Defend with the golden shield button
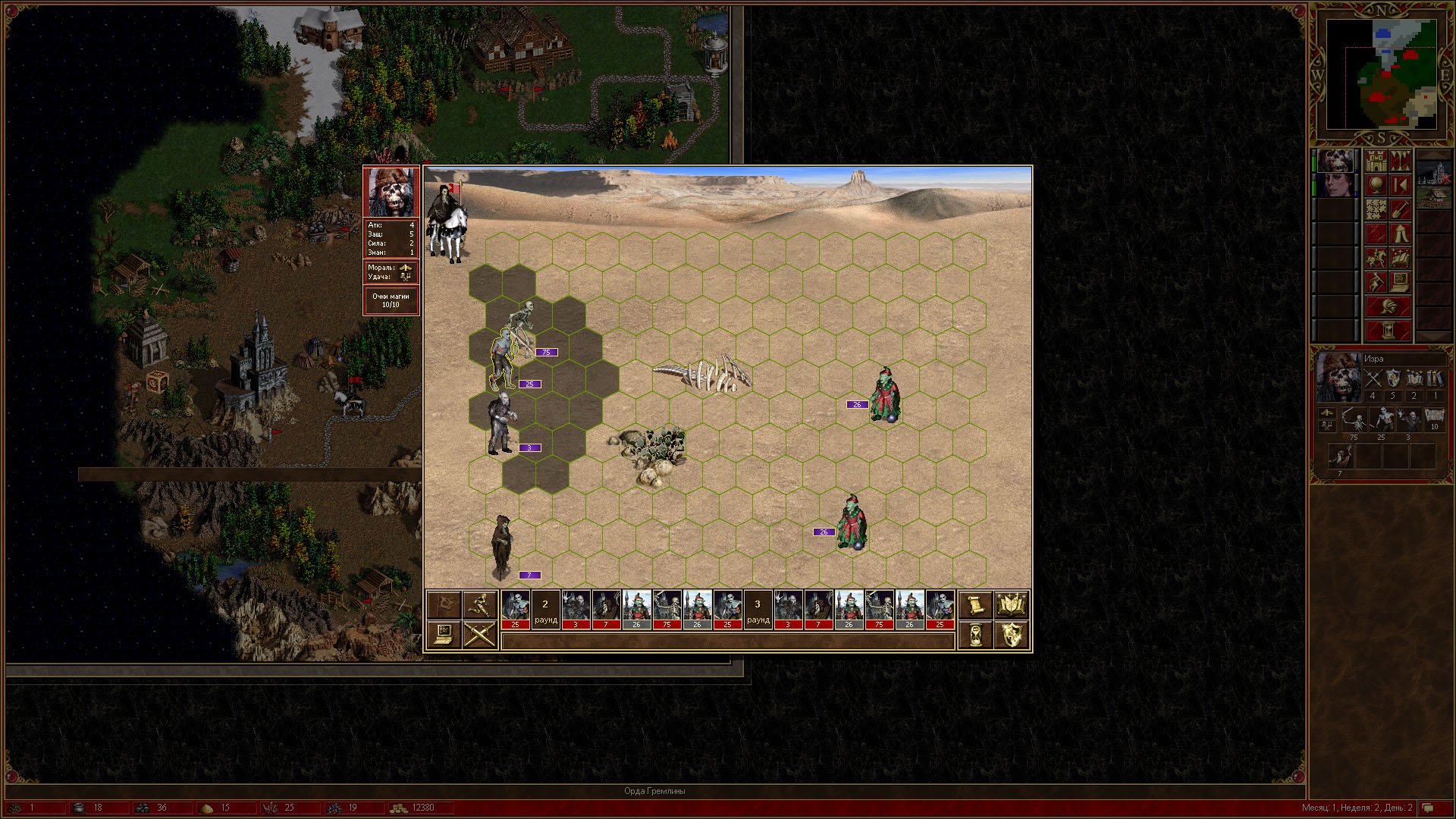 pyautogui.click(x=1010, y=634)
